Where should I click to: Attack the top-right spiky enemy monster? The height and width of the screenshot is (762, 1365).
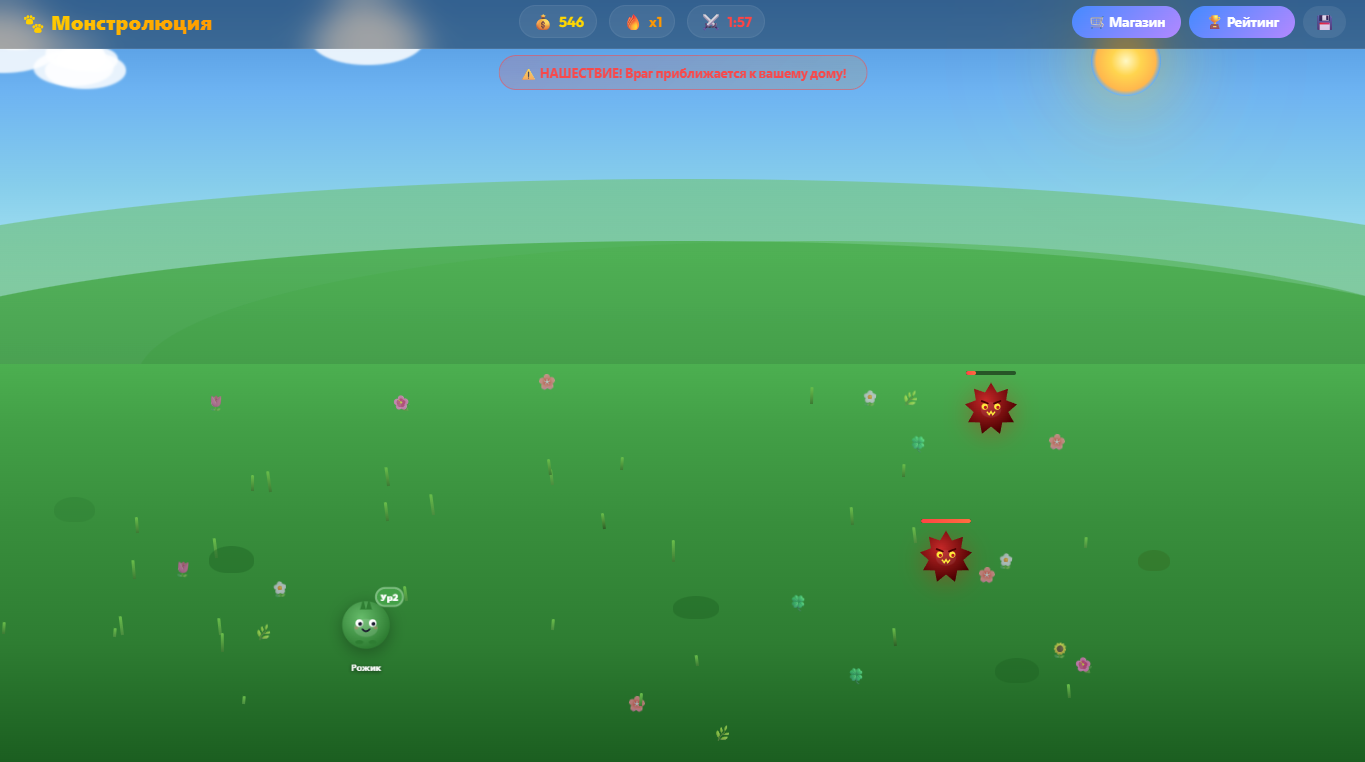[990, 408]
